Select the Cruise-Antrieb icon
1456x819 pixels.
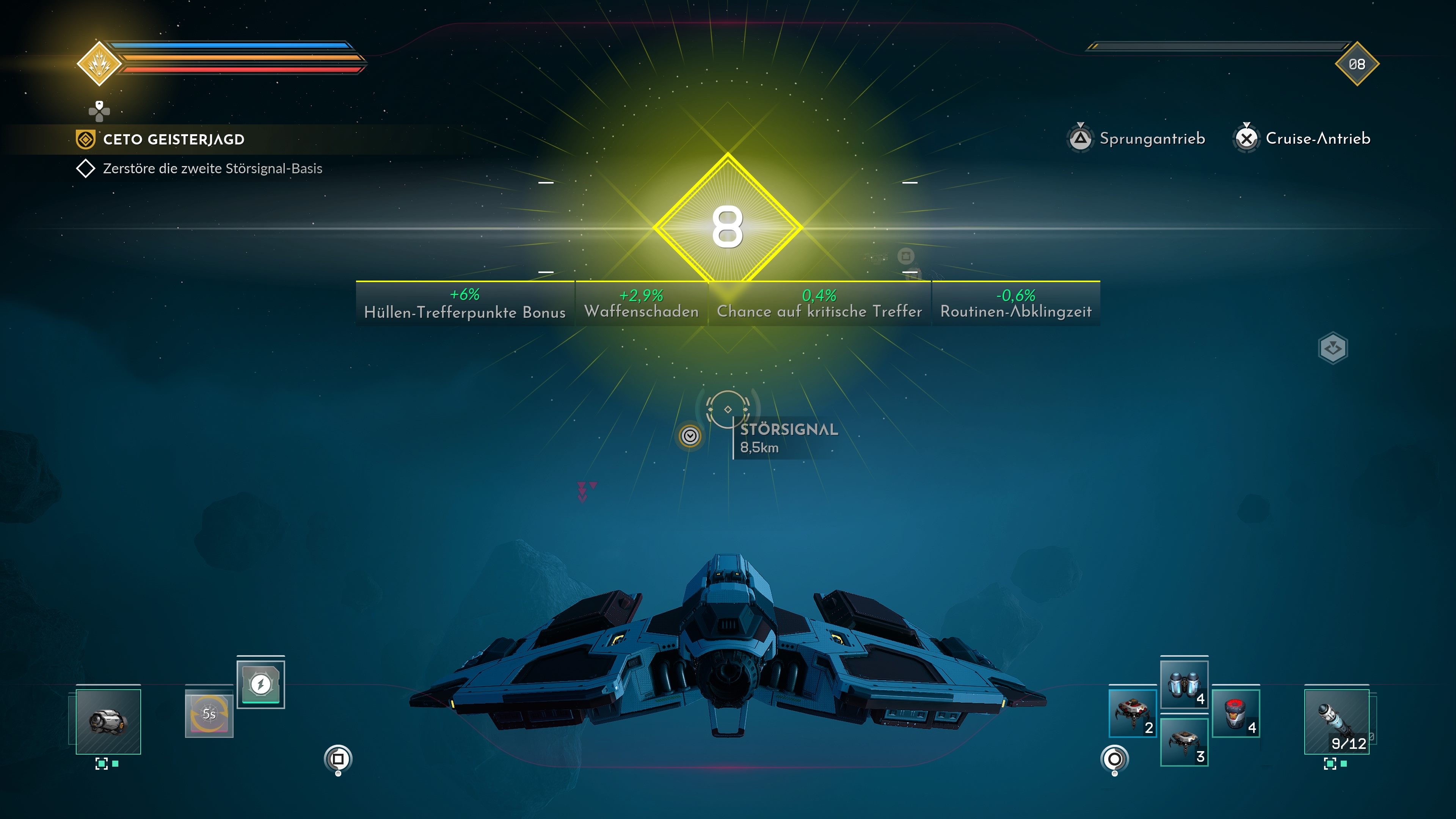1247,137
